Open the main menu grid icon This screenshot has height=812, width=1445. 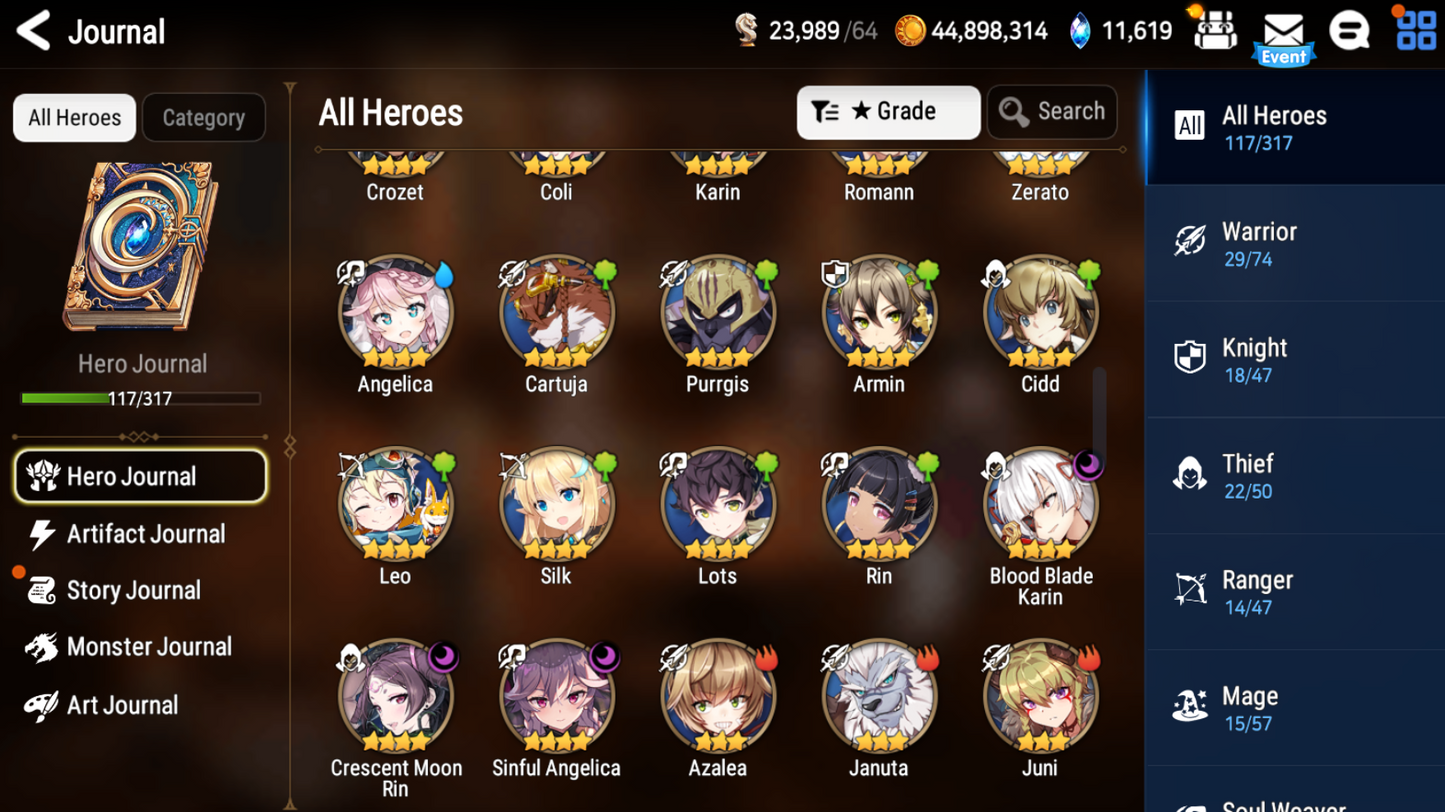click(x=1415, y=30)
